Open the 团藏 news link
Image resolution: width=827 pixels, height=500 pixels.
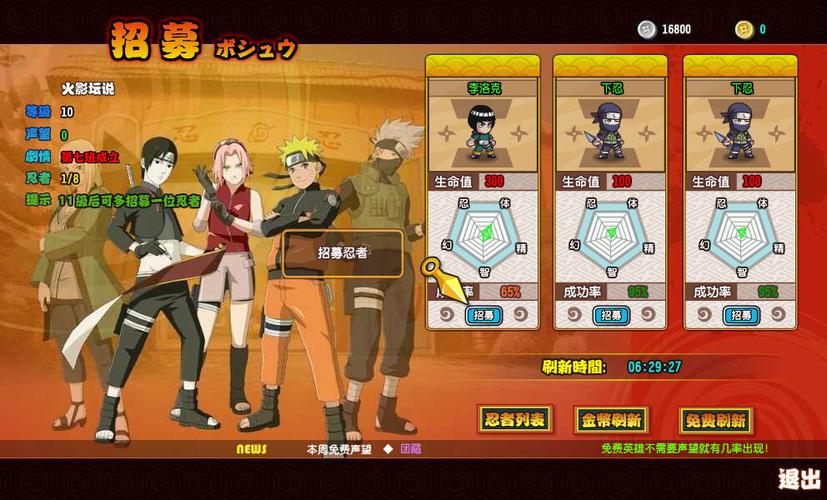point(410,450)
